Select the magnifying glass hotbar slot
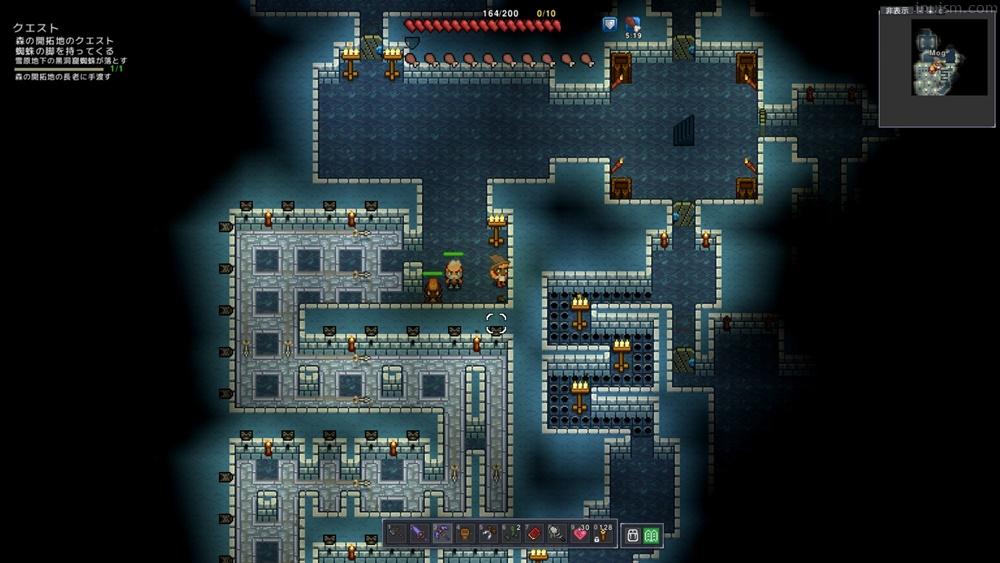This screenshot has height=563, width=1000. [557, 534]
